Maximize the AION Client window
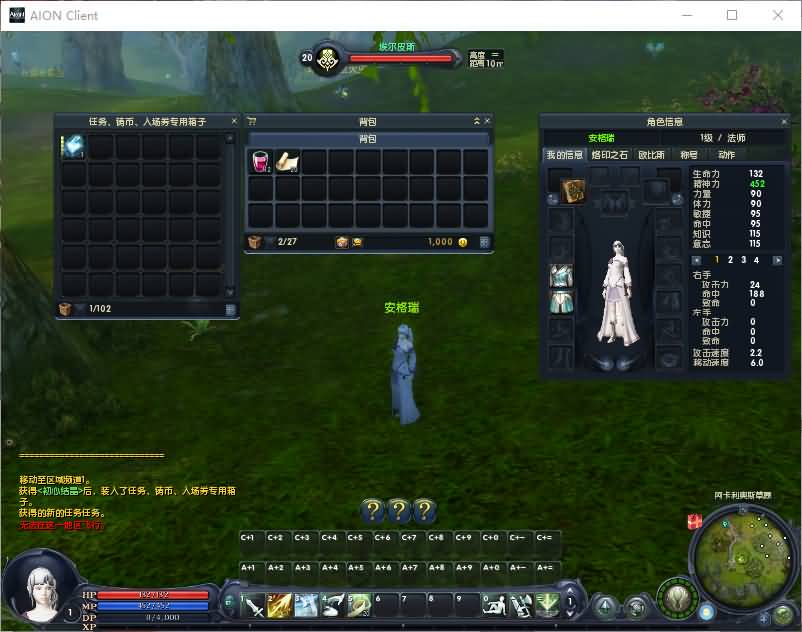The width and height of the screenshot is (802, 632). pyautogui.click(x=732, y=15)
